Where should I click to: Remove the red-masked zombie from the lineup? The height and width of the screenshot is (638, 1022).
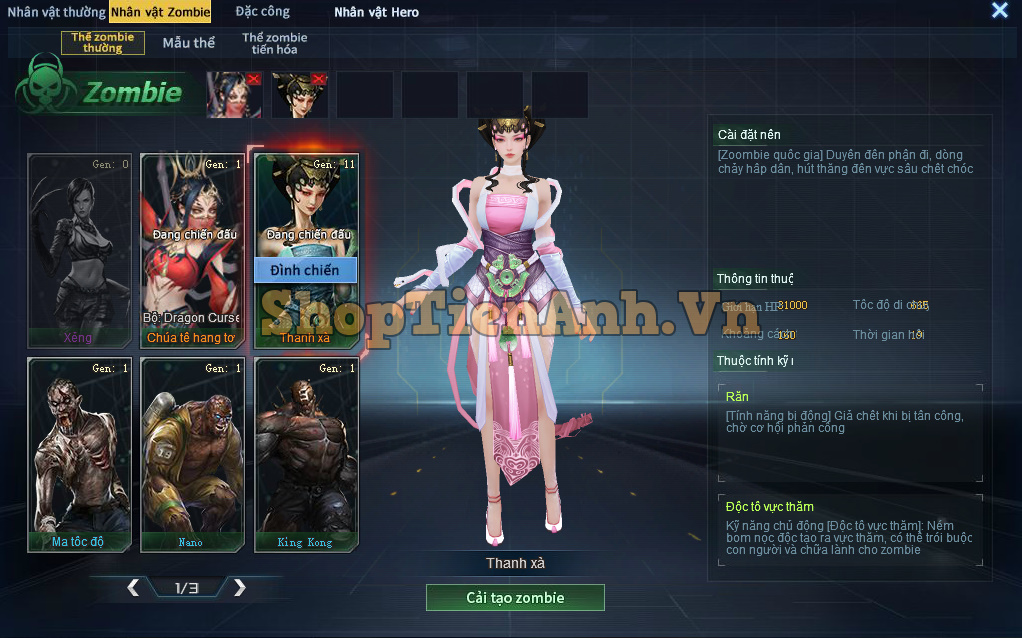253,79
